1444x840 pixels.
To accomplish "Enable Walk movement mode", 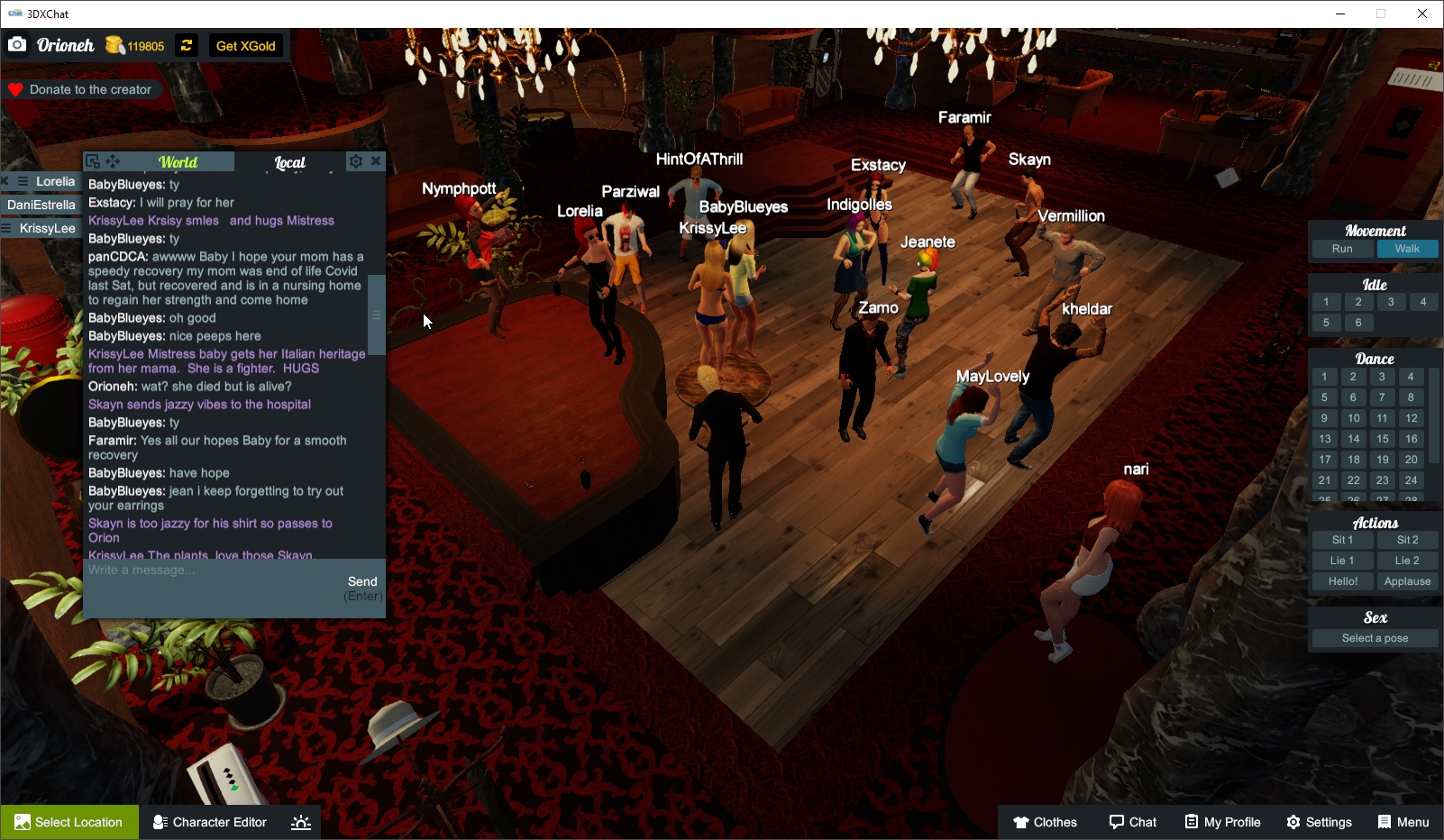I will (1407, 248).
